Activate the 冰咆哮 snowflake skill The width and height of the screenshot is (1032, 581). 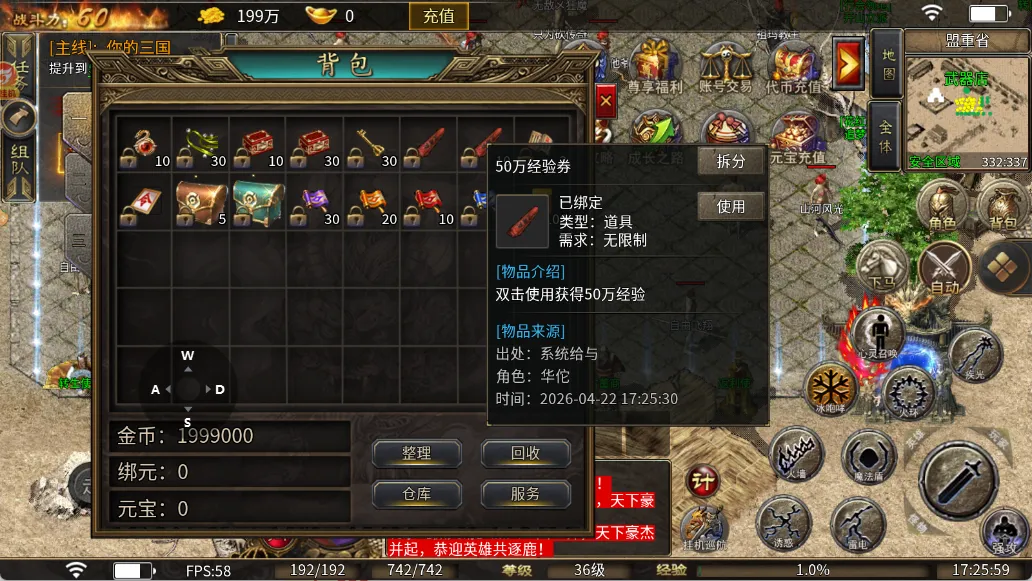832,387
